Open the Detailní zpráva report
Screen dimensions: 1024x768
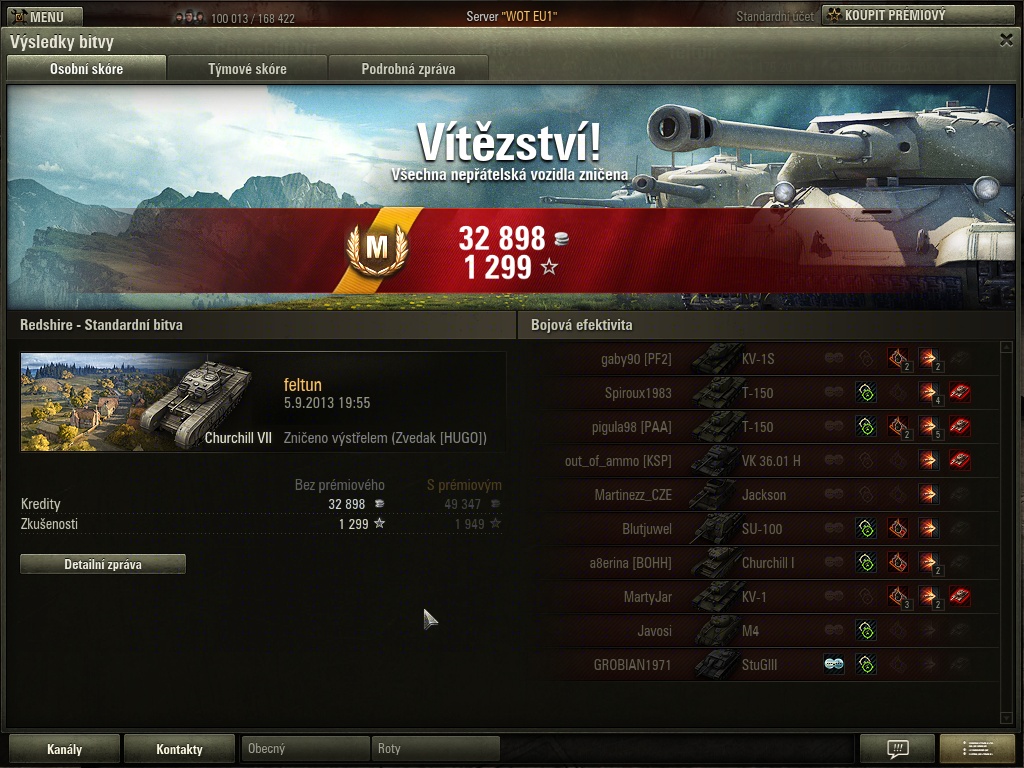click(x=103, y=564)
